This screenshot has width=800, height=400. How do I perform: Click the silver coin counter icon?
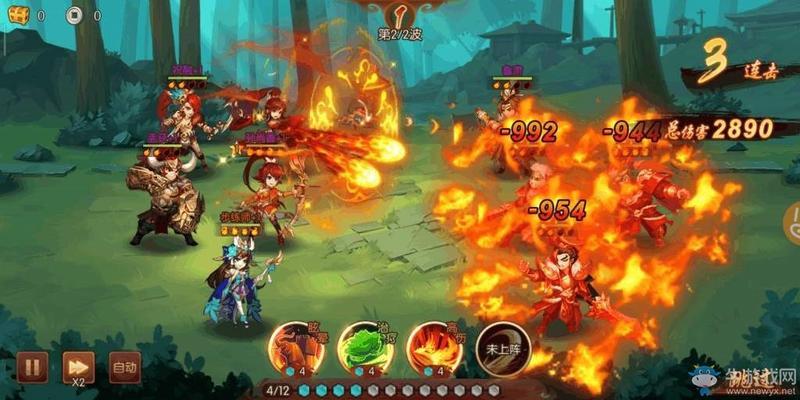tap(74, 15)
